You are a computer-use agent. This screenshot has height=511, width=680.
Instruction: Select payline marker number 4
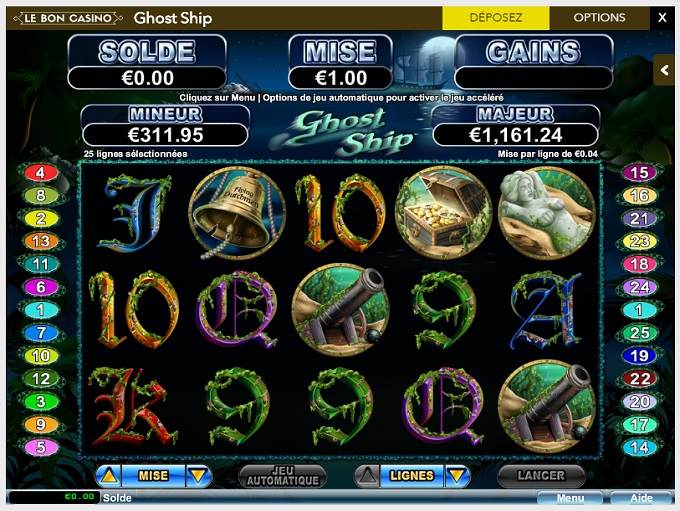pos(41,173)
